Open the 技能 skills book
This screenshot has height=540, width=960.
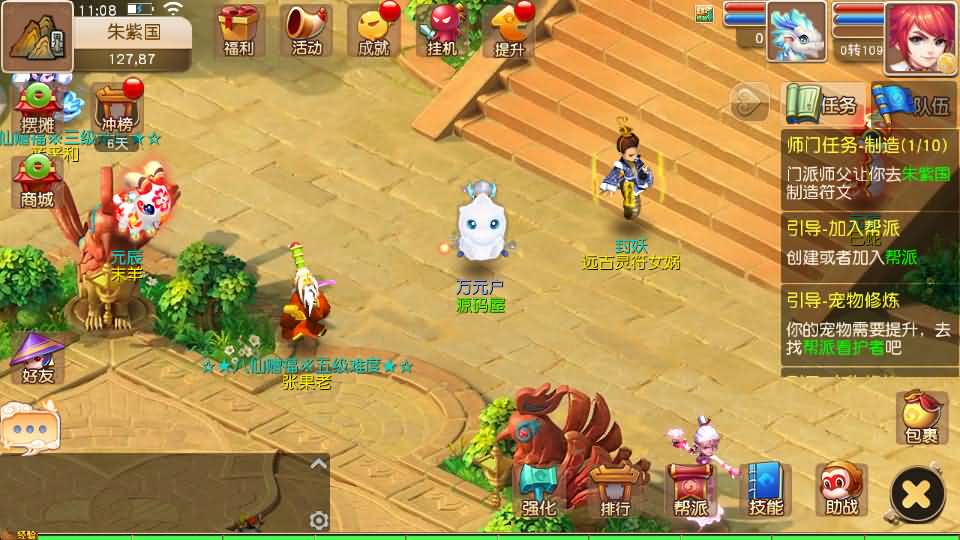pos(766,490)
